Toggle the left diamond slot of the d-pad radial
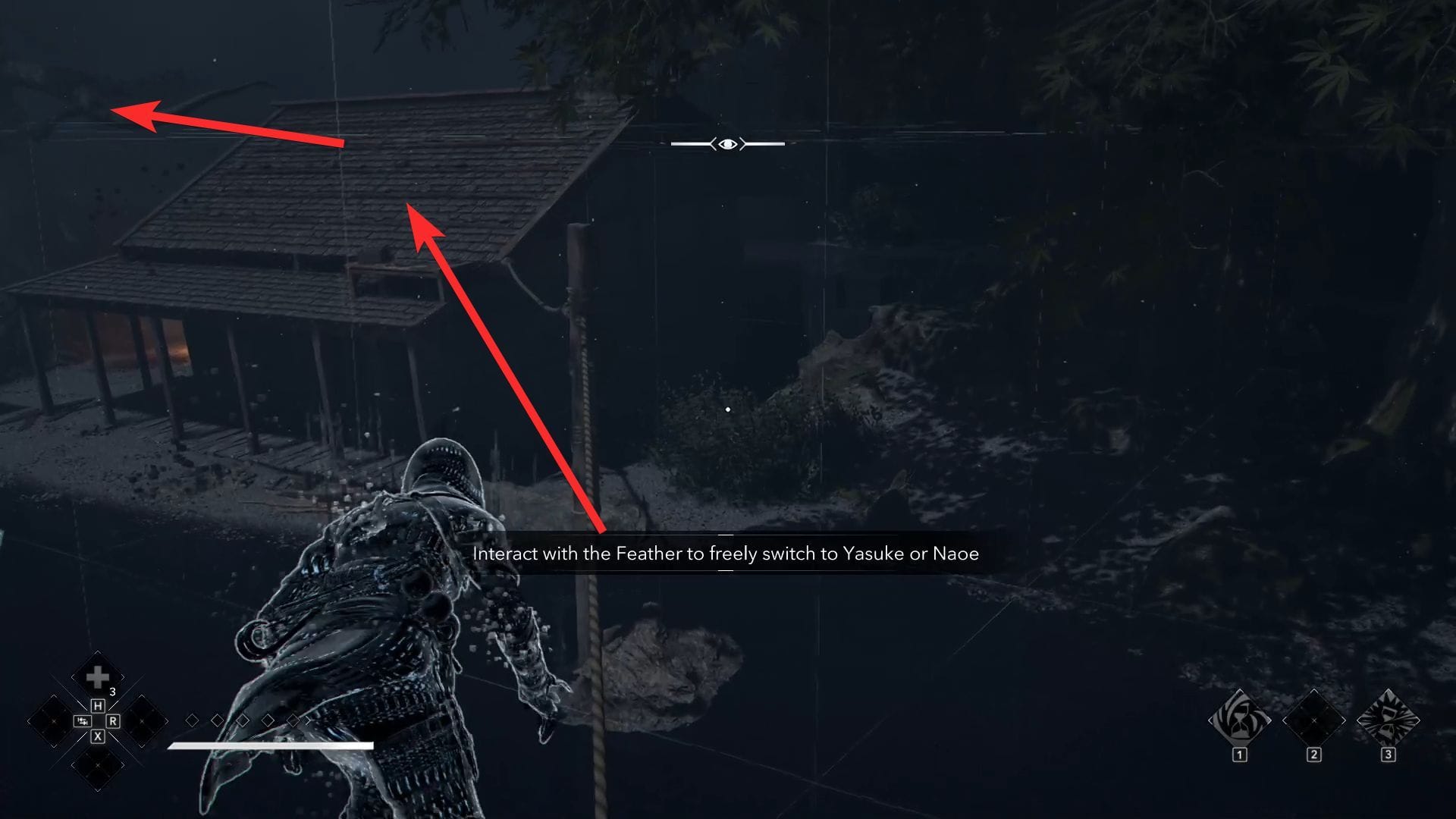This screenshot has height=819, width=1456. (x=54, y=721)
